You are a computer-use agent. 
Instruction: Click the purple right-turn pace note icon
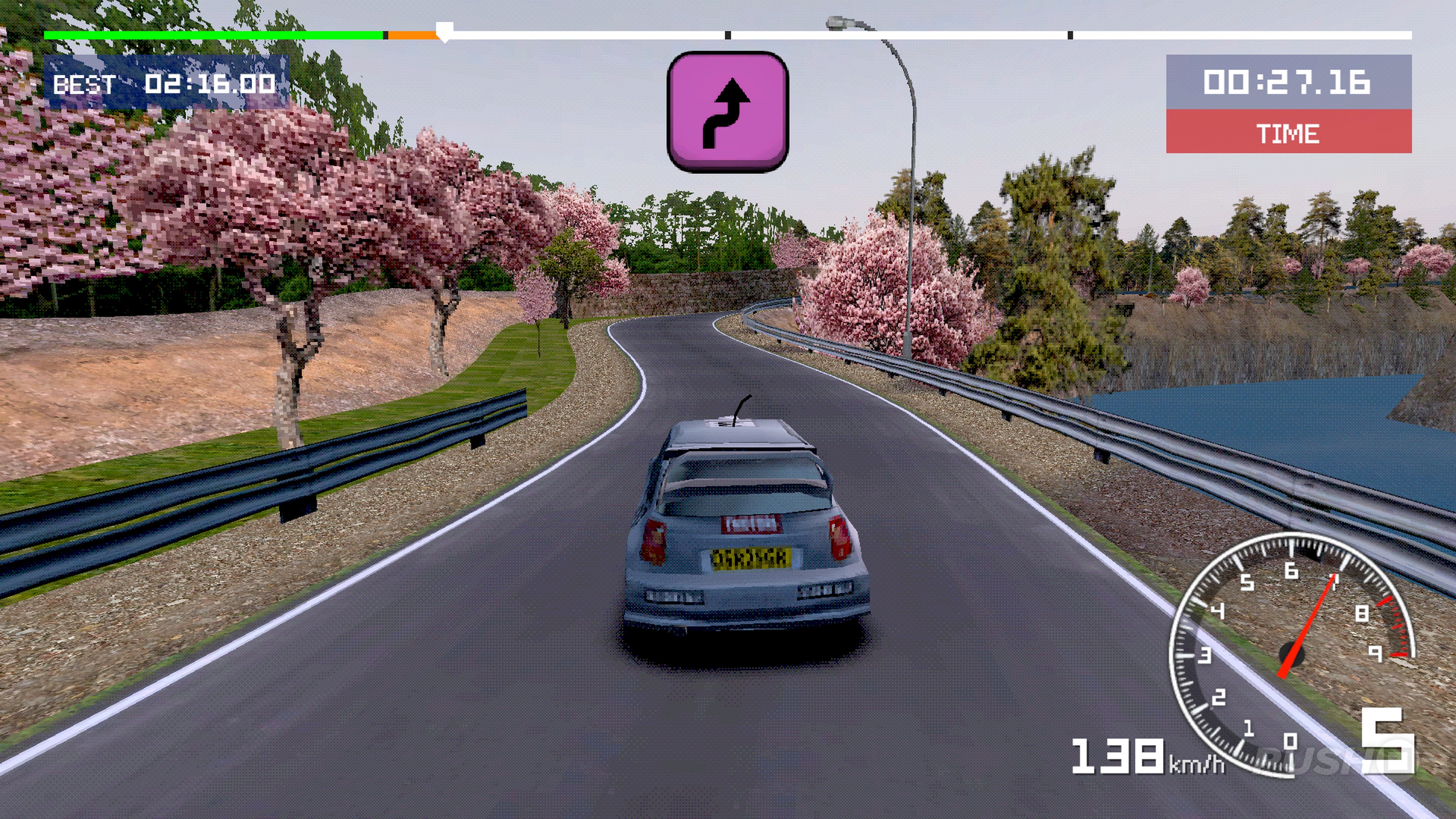click(x=728, y=112)
